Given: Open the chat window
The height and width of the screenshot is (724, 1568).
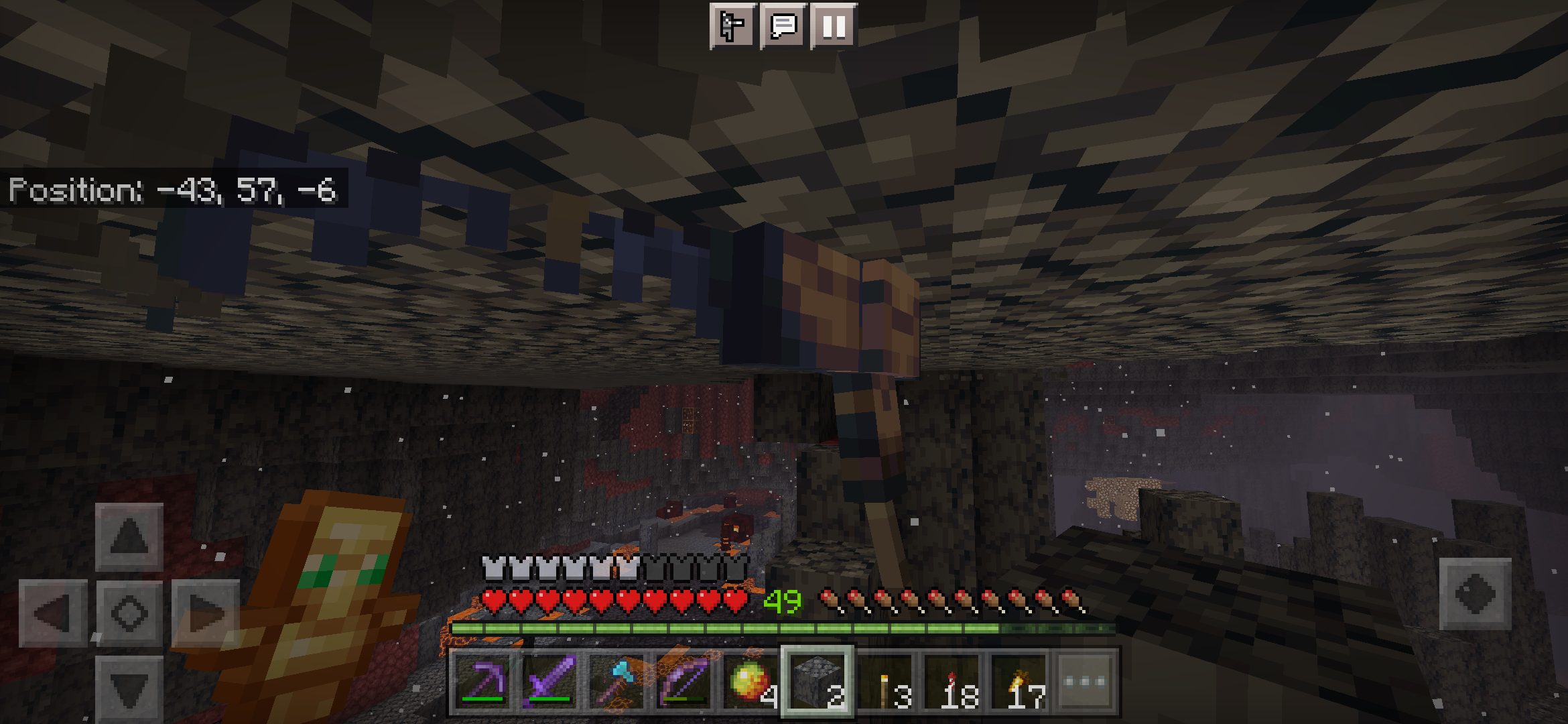Looking at the screenshot, I should coord(784,25).
